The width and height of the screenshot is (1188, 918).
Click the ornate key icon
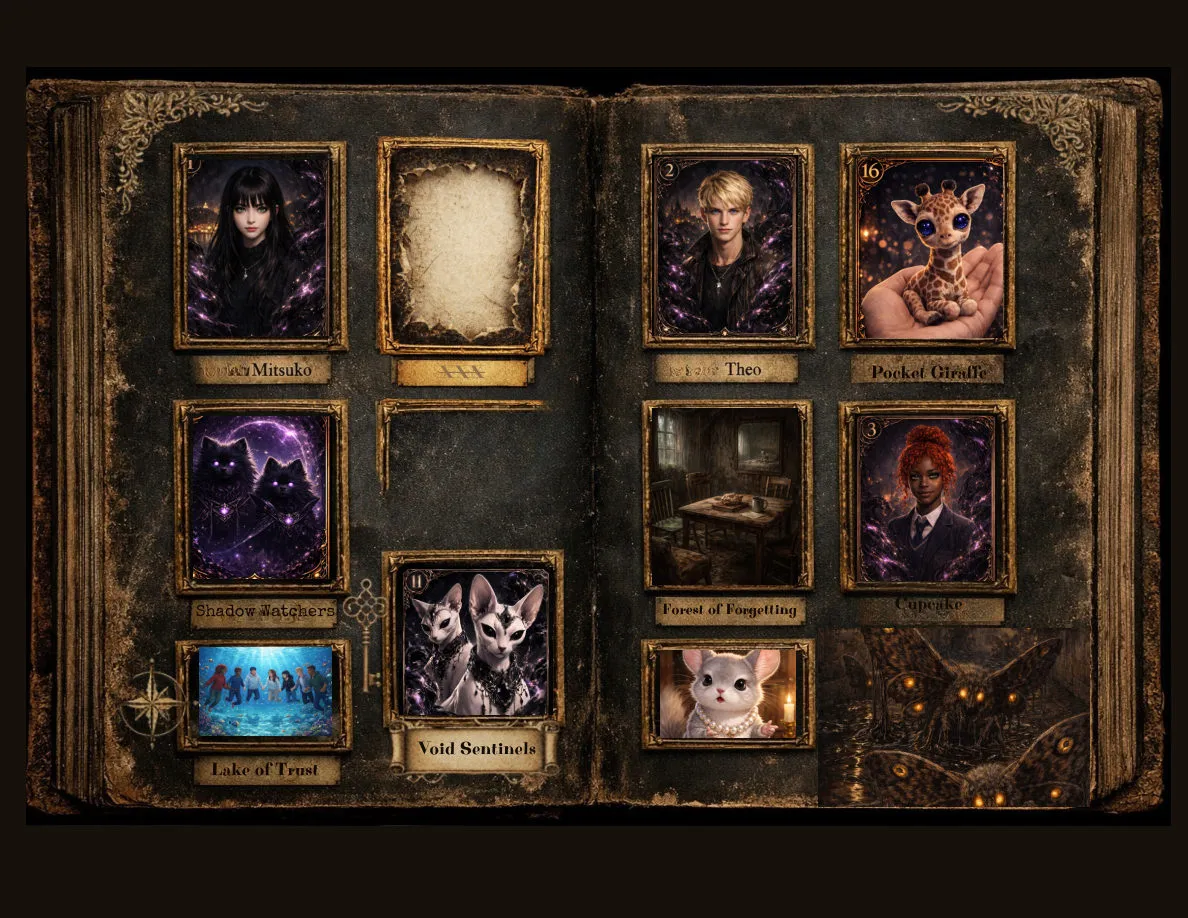(x=366, y=630)
